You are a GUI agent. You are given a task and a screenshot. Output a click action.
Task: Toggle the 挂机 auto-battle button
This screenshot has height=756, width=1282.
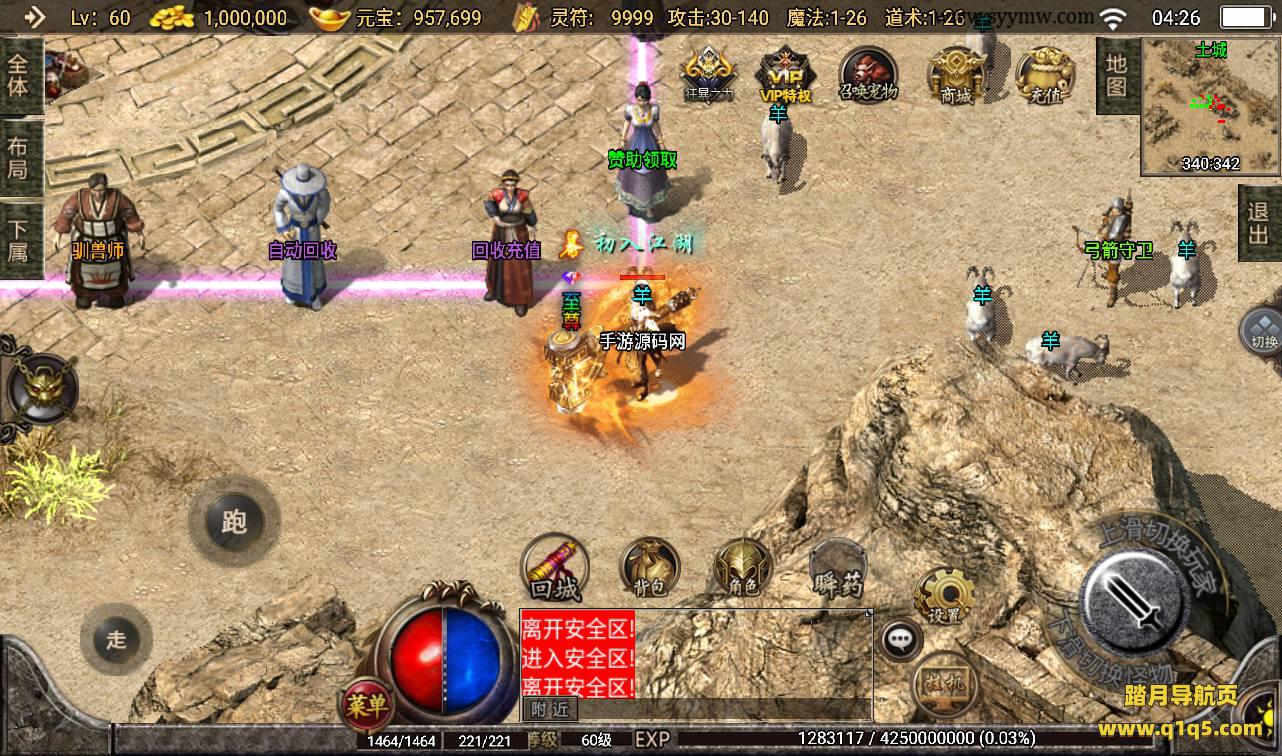[943, 682]
